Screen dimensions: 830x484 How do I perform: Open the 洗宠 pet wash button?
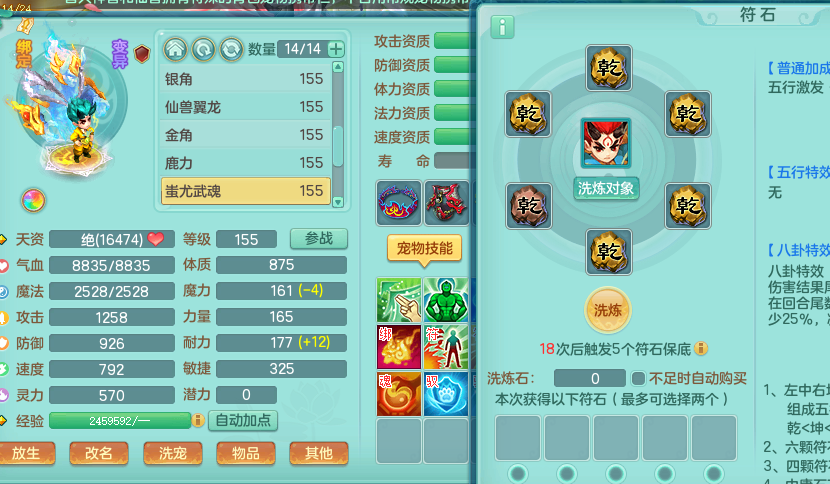pyautogui.click(x=172, y=453)
